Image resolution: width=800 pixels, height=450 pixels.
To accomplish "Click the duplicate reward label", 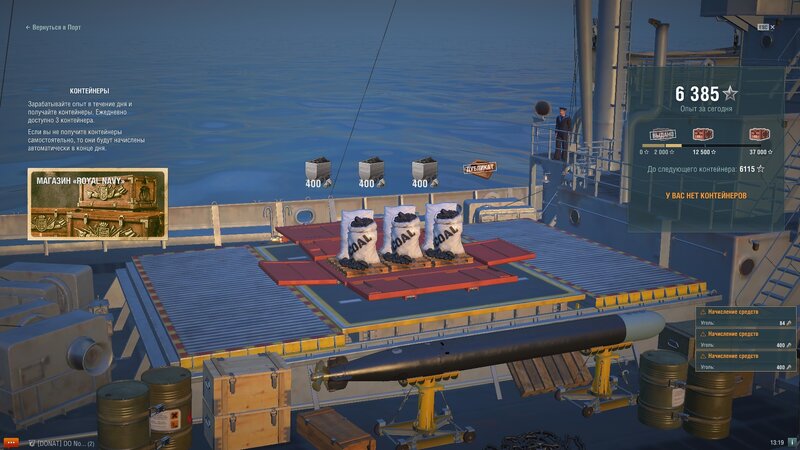I will click(480, 168).
